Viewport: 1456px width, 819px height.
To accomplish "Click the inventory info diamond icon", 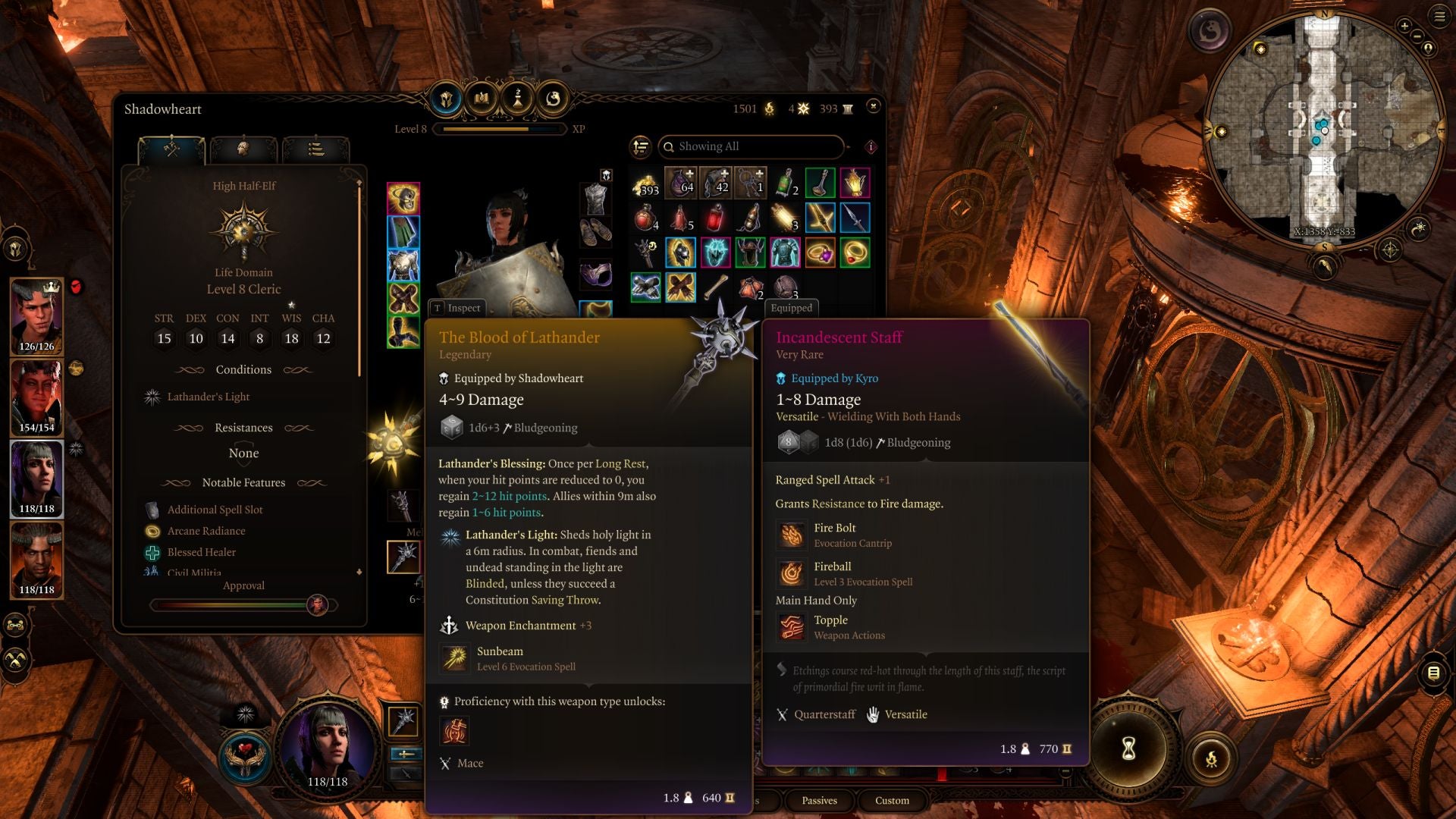I will point(870,146).
